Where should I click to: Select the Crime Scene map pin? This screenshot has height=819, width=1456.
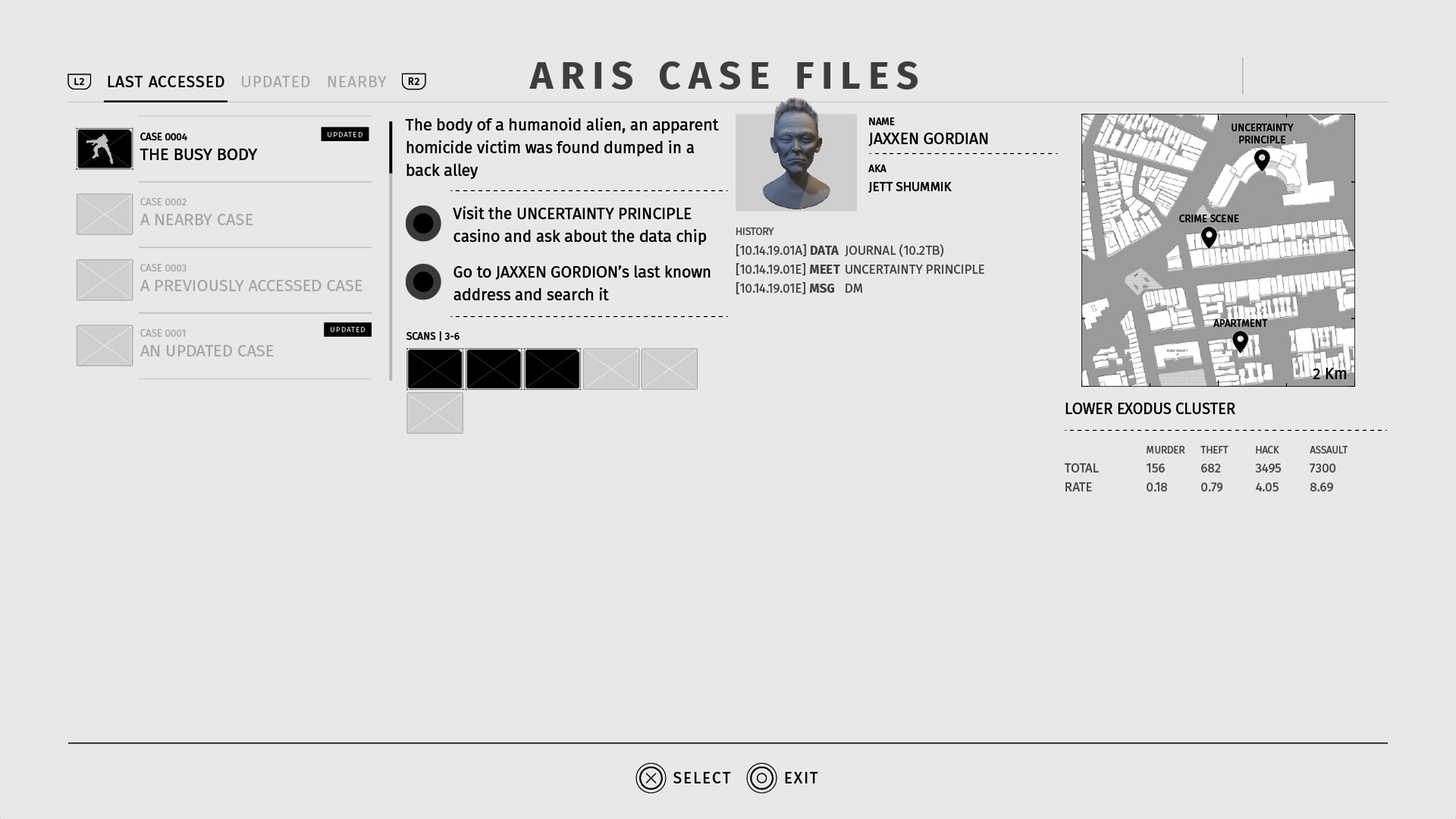pos(1208,238)
